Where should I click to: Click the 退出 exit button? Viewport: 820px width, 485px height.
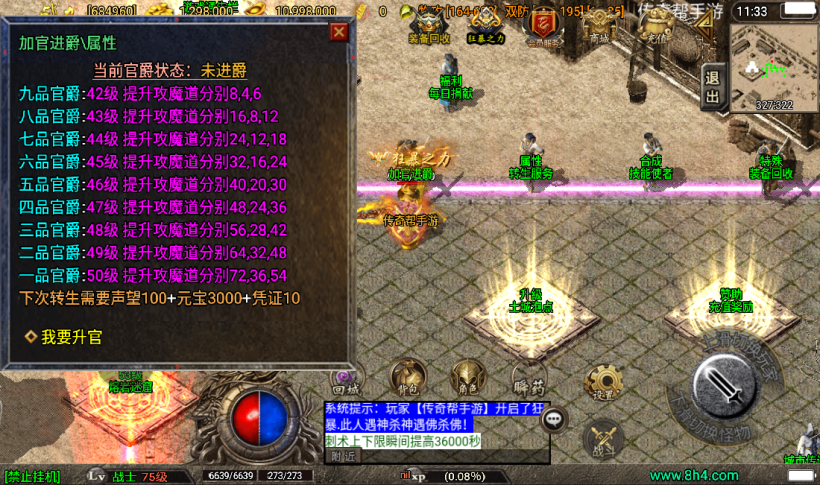[712, 86]
